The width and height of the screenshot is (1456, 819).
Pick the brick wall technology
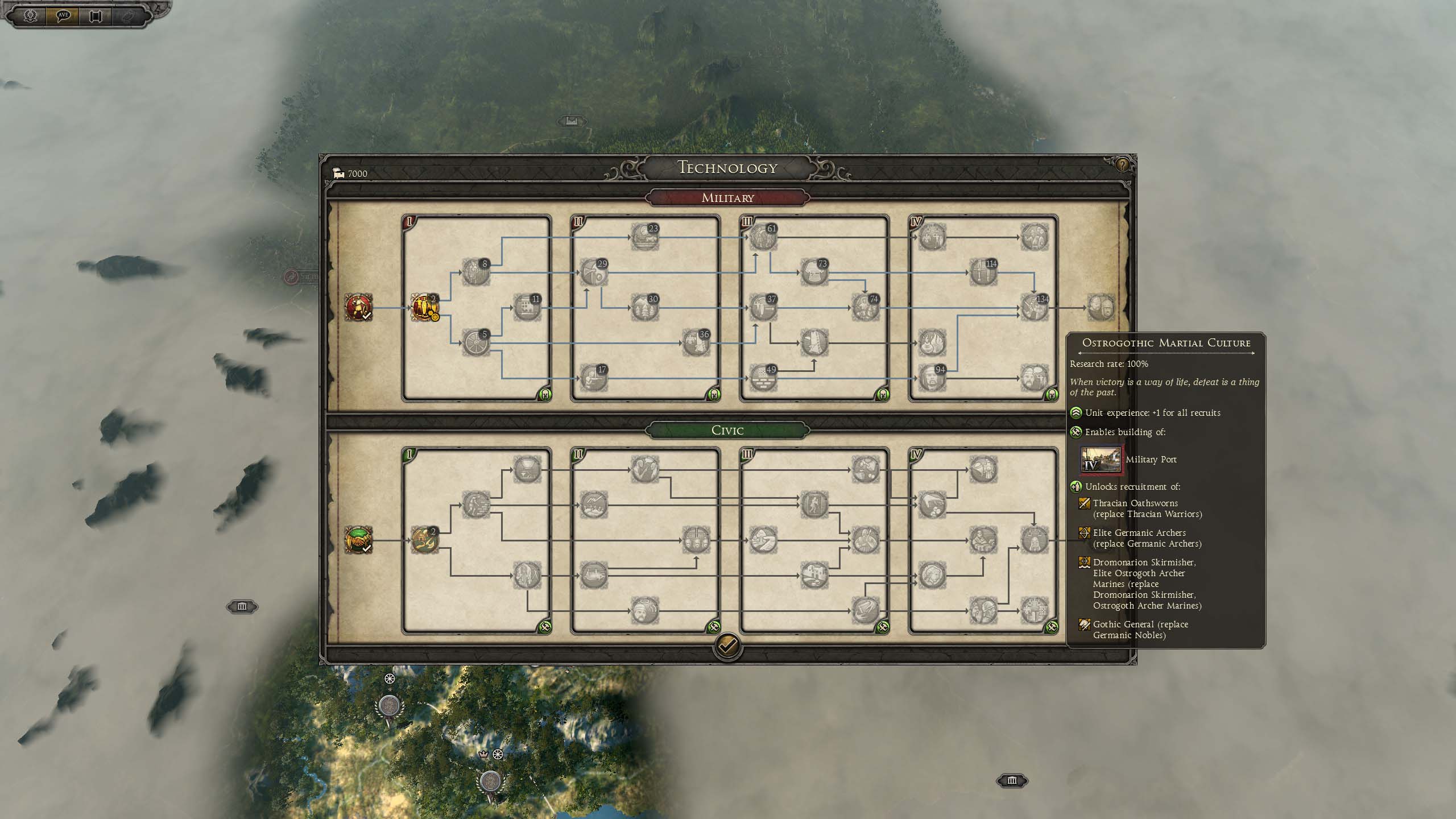coord(762,378)
